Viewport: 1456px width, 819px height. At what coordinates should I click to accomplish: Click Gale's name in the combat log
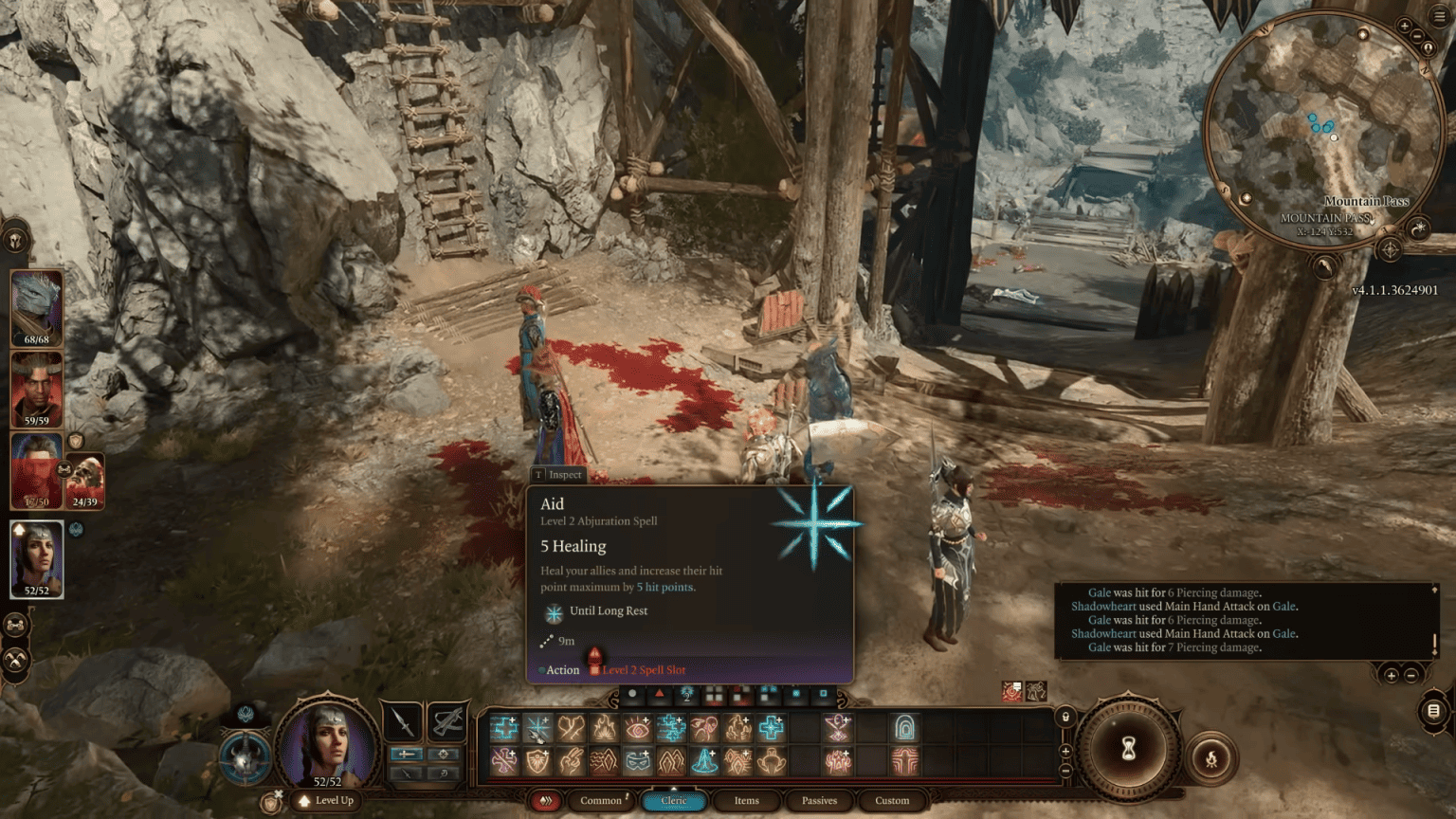(1101, 591)
